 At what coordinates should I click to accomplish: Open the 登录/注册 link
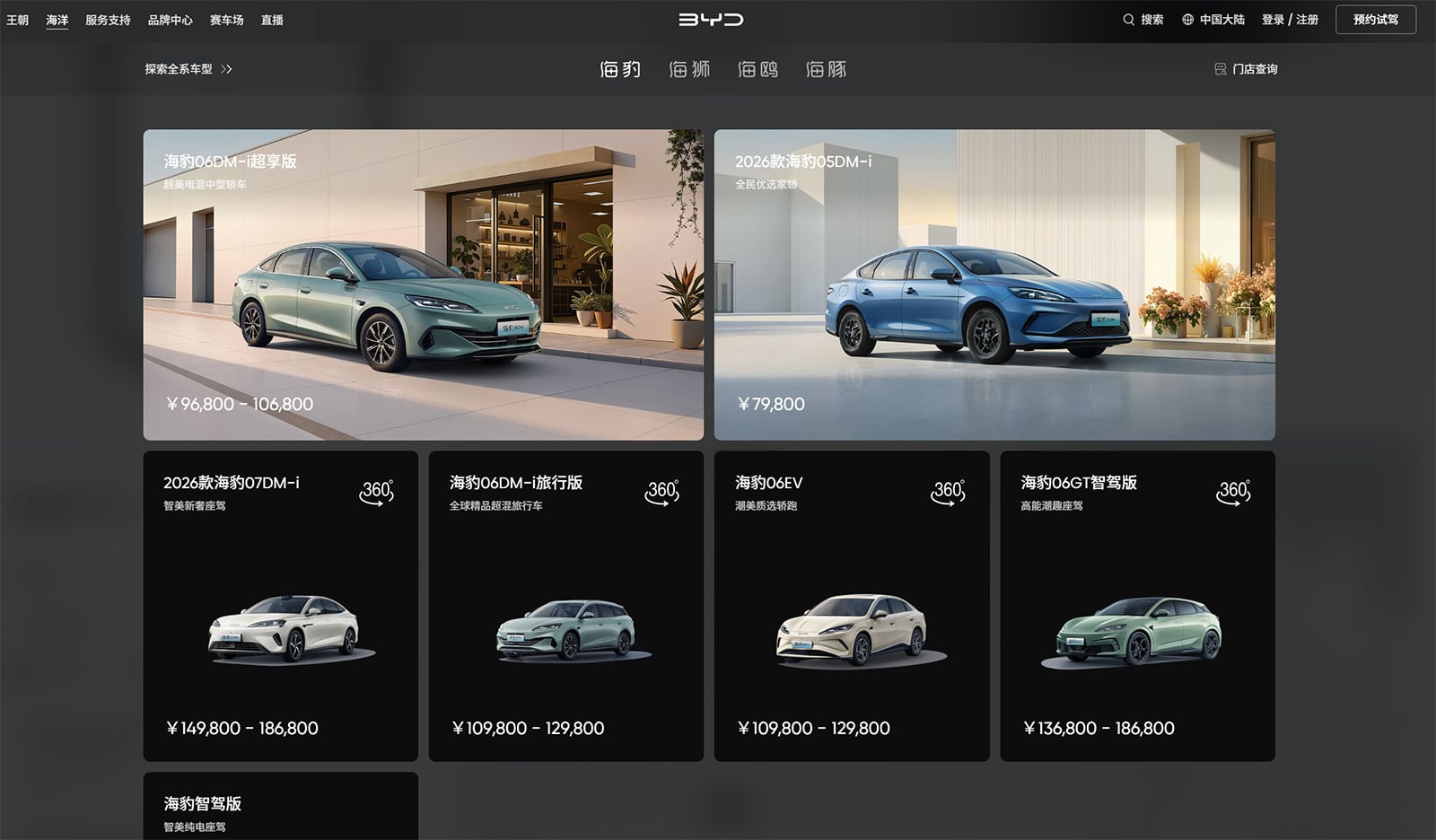[x=1291, y=19]
